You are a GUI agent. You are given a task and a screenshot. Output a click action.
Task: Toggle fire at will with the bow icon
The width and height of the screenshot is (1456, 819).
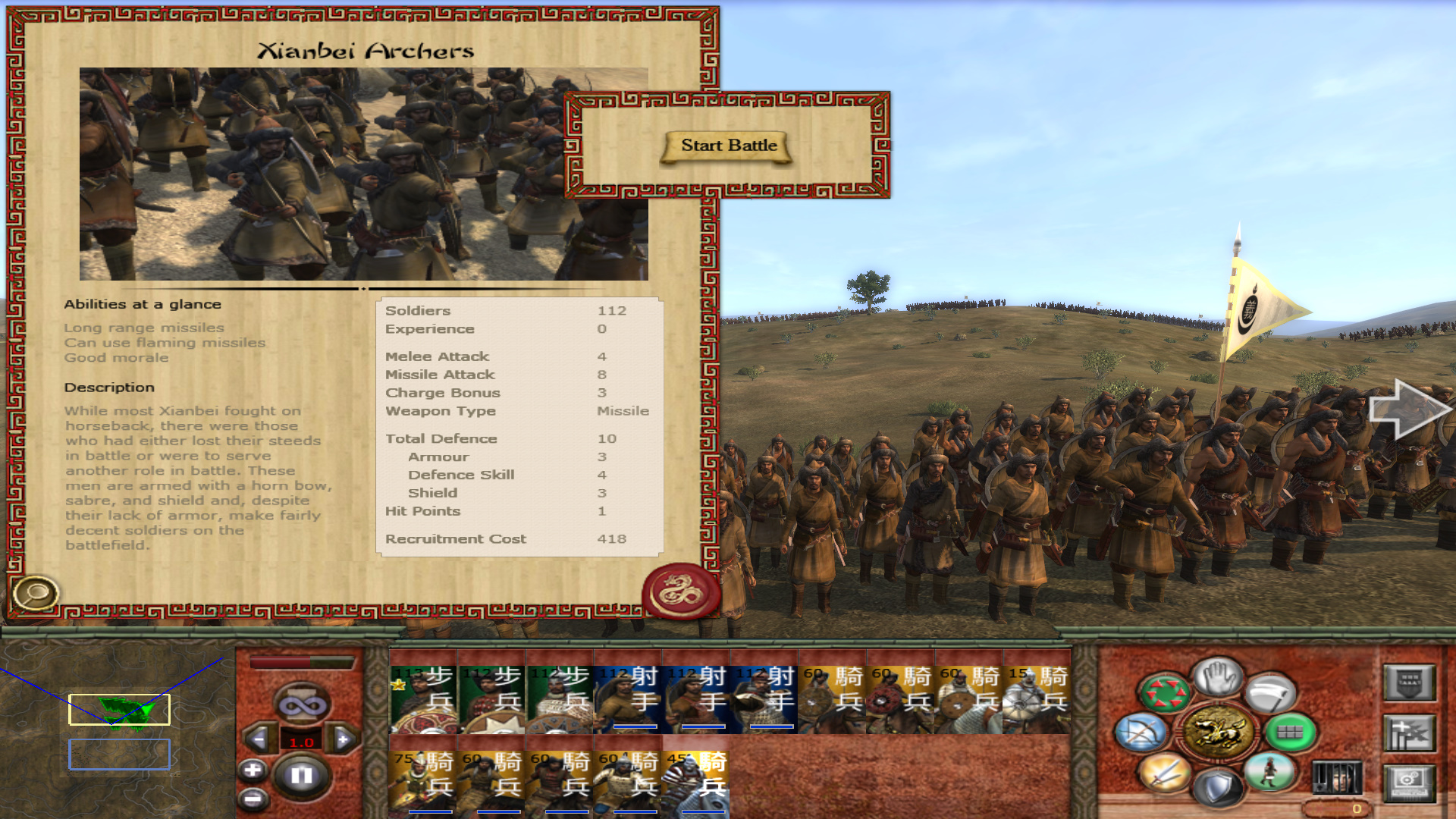(1141, 732)
